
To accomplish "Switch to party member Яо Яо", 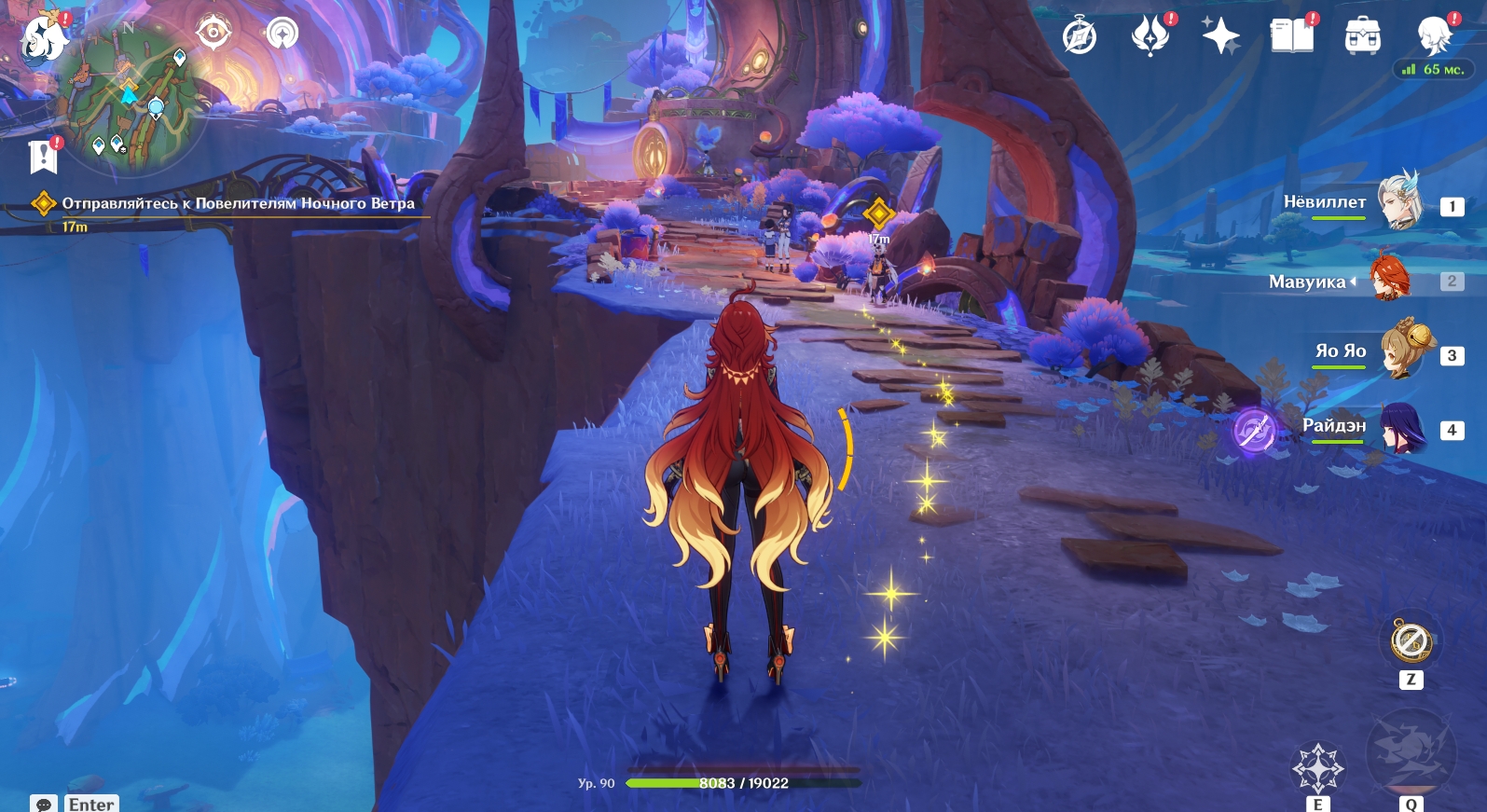I will (1400, 351).
